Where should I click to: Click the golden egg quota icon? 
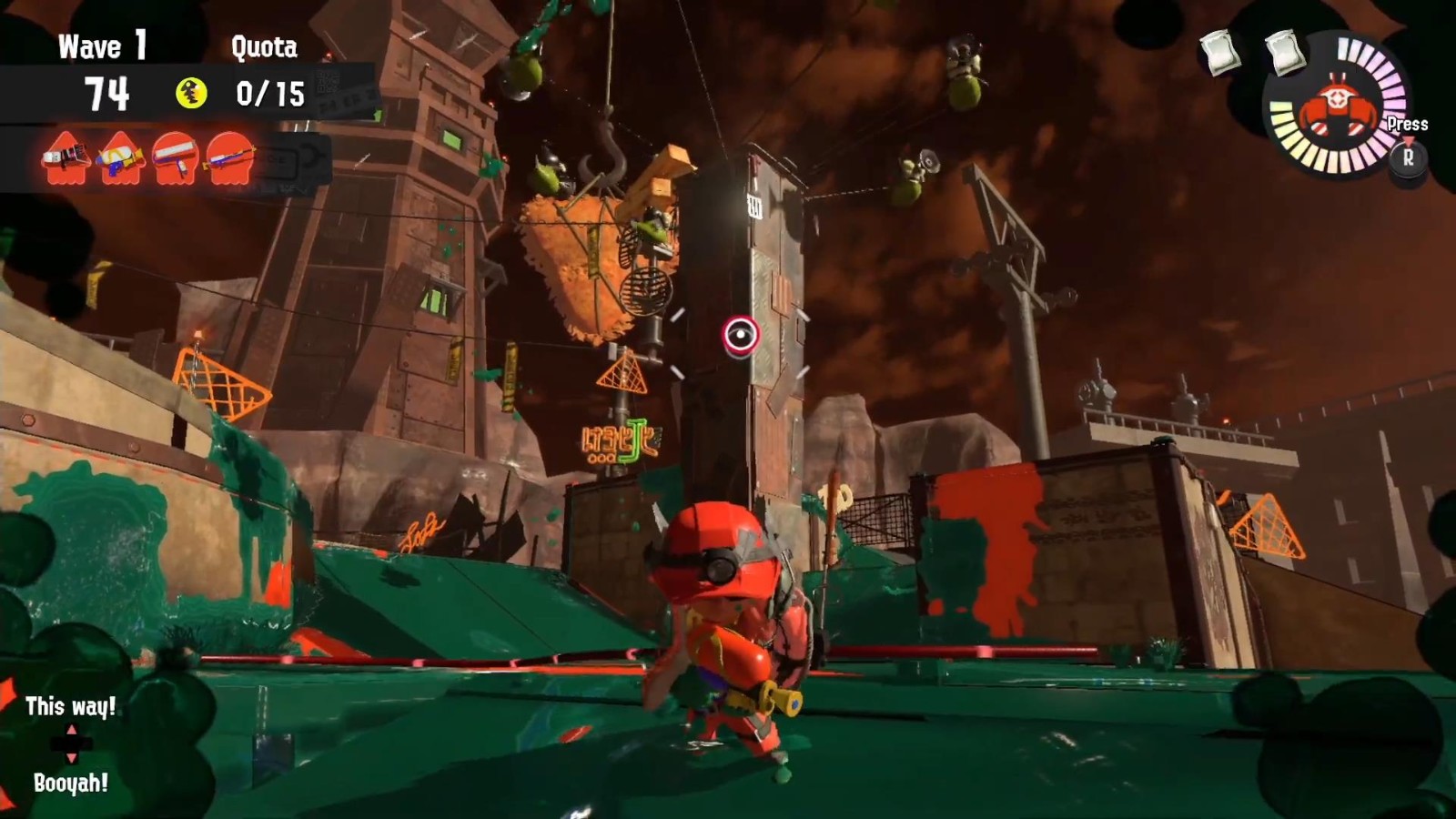tap(191, 93)
